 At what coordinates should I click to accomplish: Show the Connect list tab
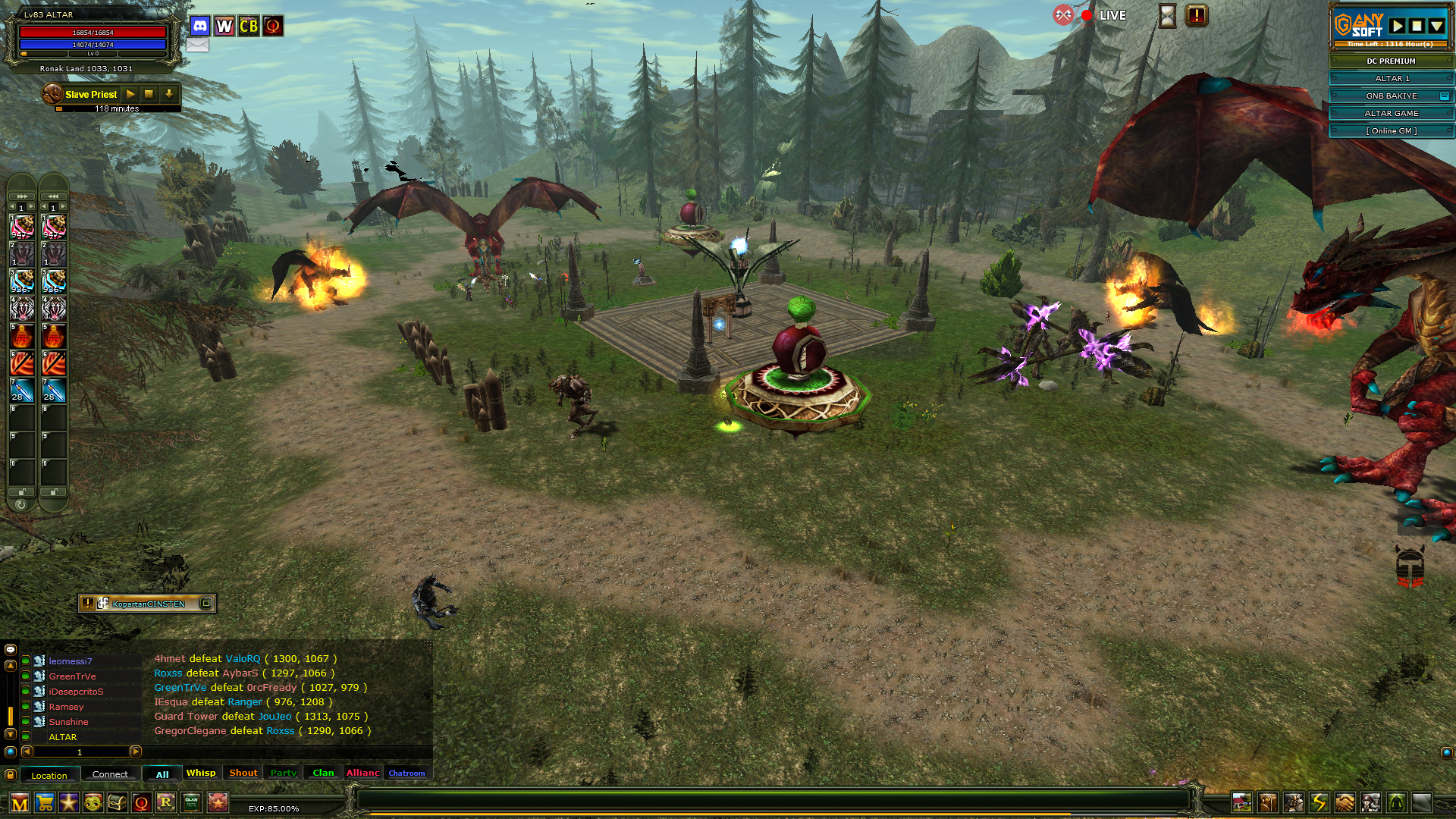point(110,774)
